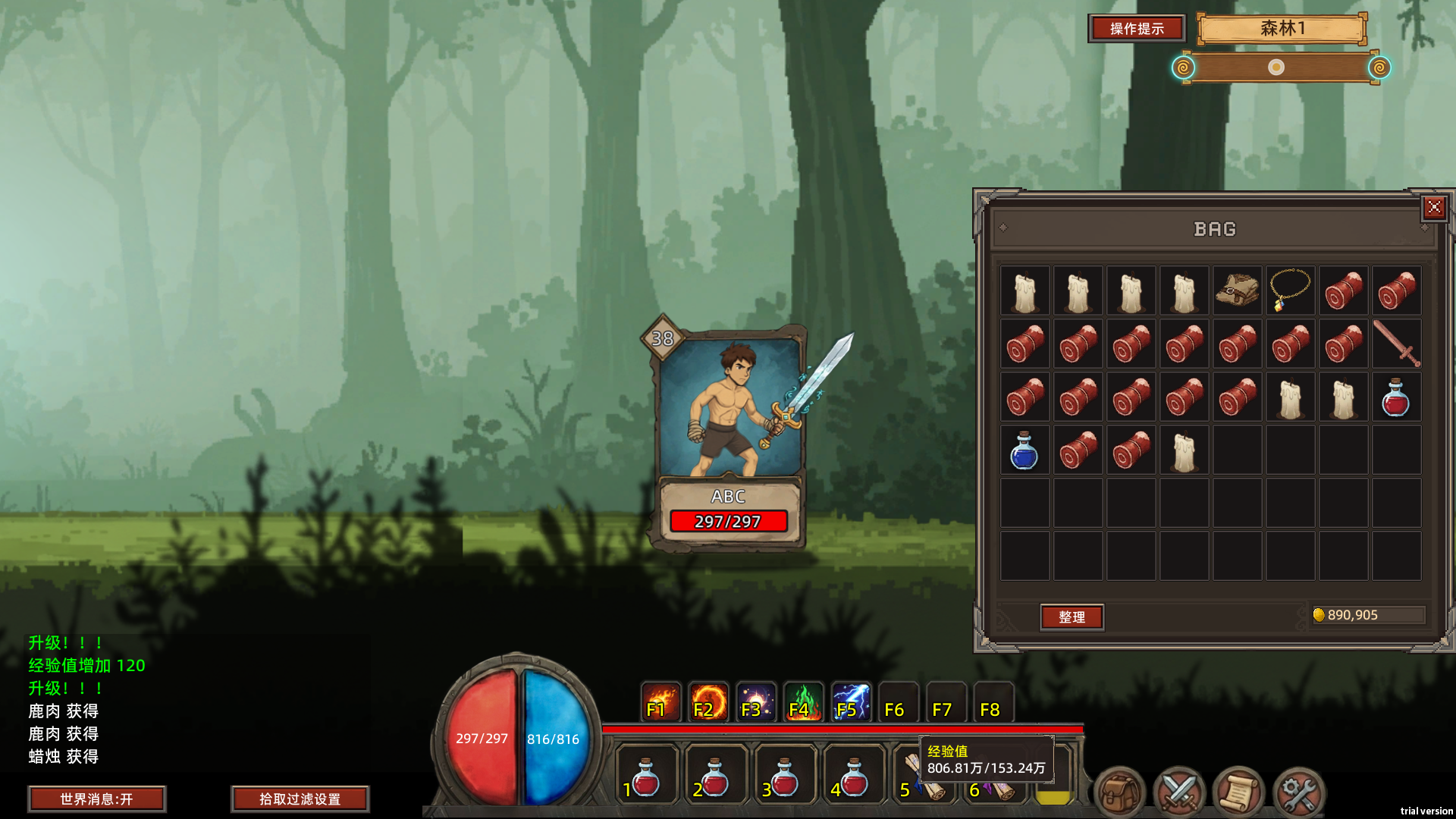Select the leather hat item in bag

1237,290
